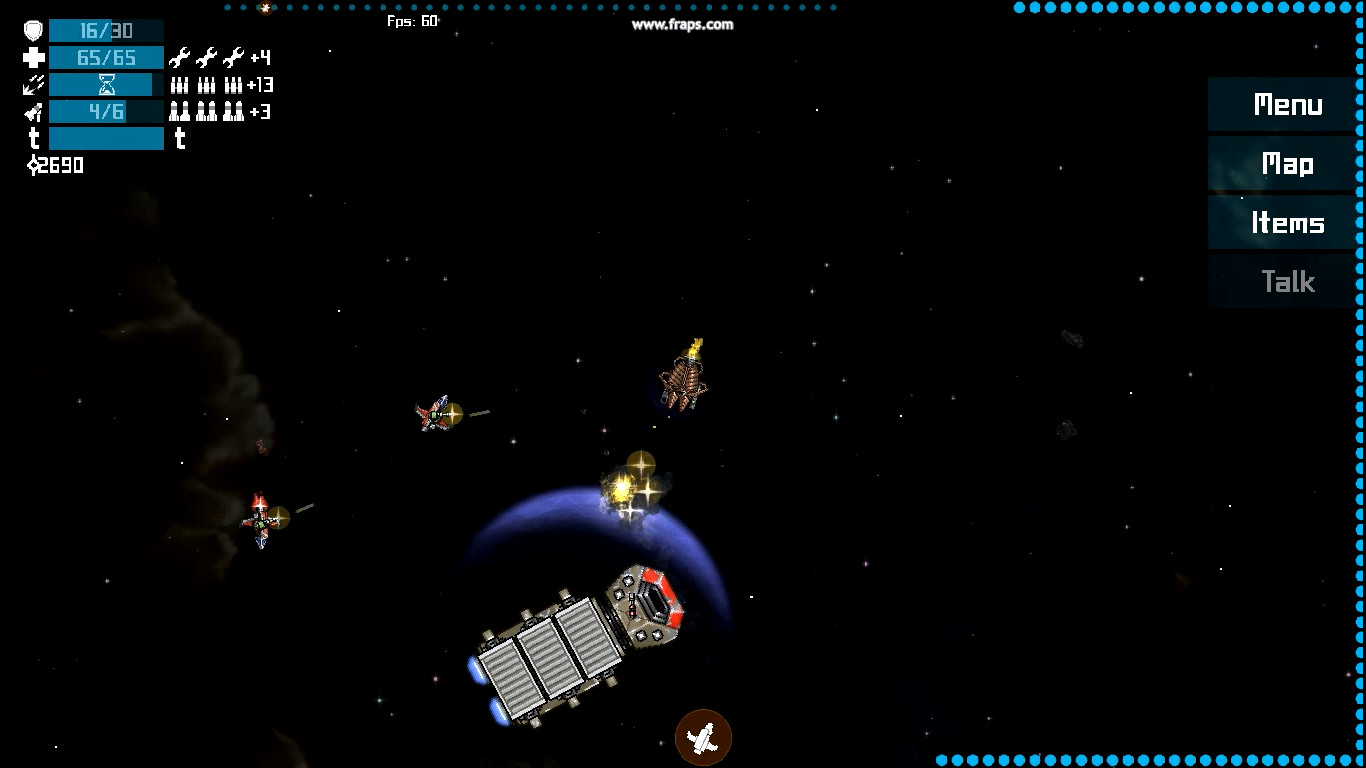Click the www.fraps.com watermark

click(x=683, y=25)
